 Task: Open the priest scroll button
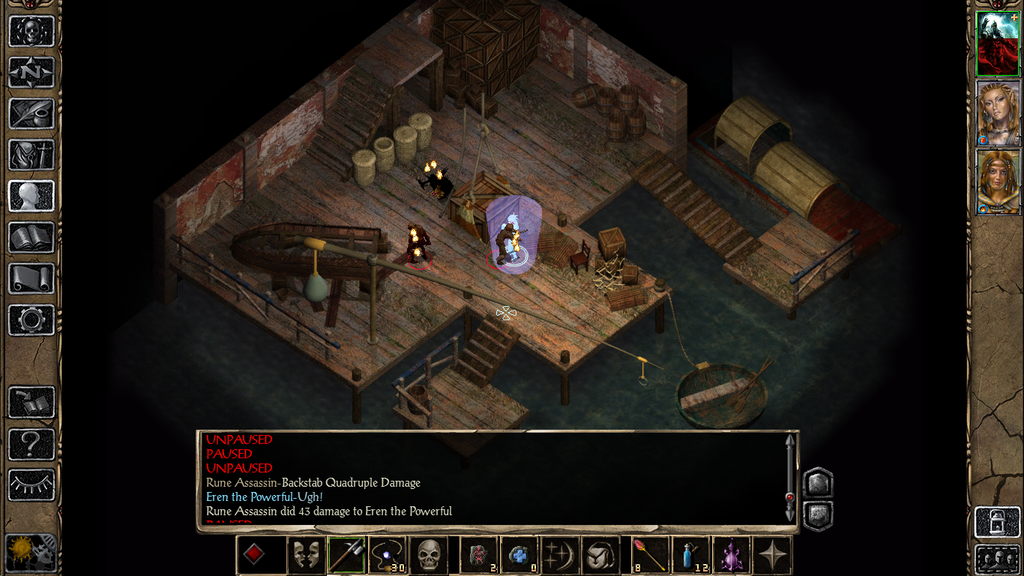click(x=31, y=278)
